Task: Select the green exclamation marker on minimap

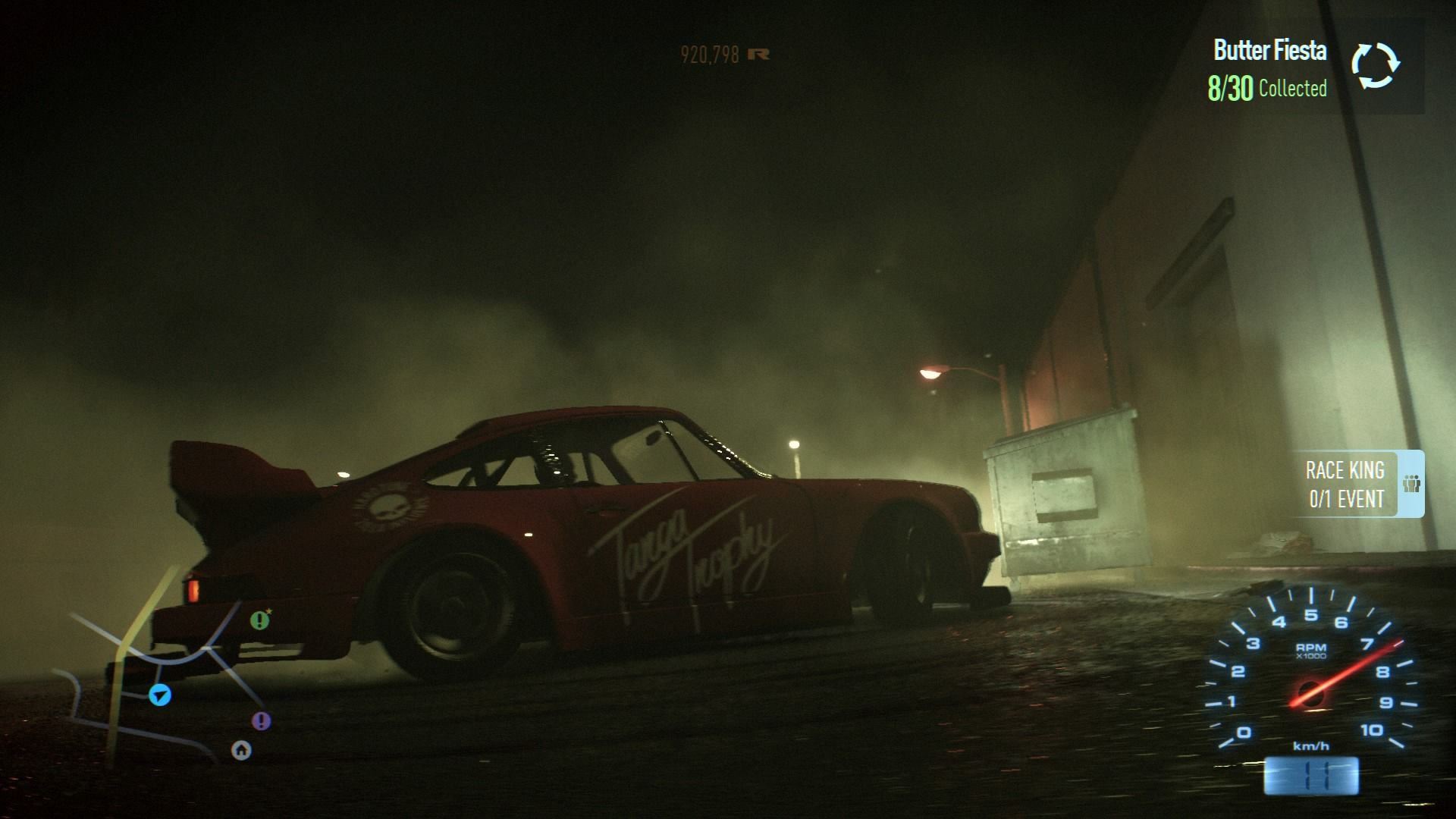Action: pos(260,620)
